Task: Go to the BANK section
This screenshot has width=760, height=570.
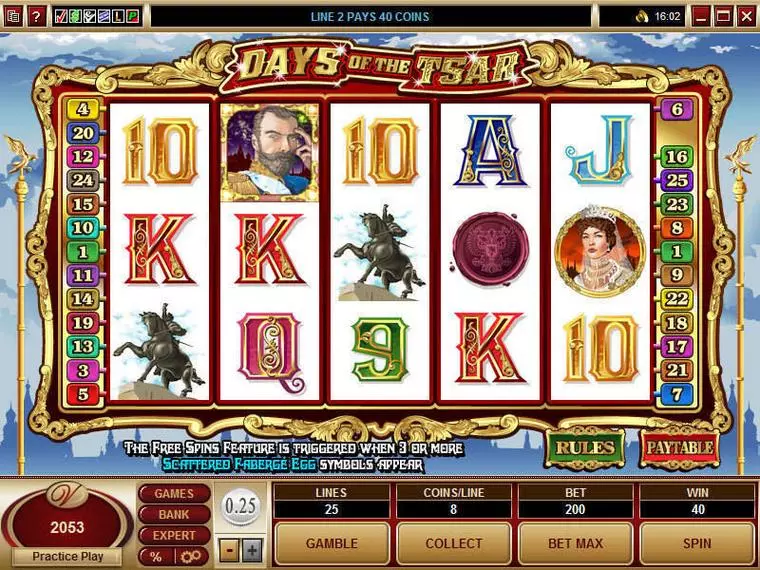Action: point(174,514)
